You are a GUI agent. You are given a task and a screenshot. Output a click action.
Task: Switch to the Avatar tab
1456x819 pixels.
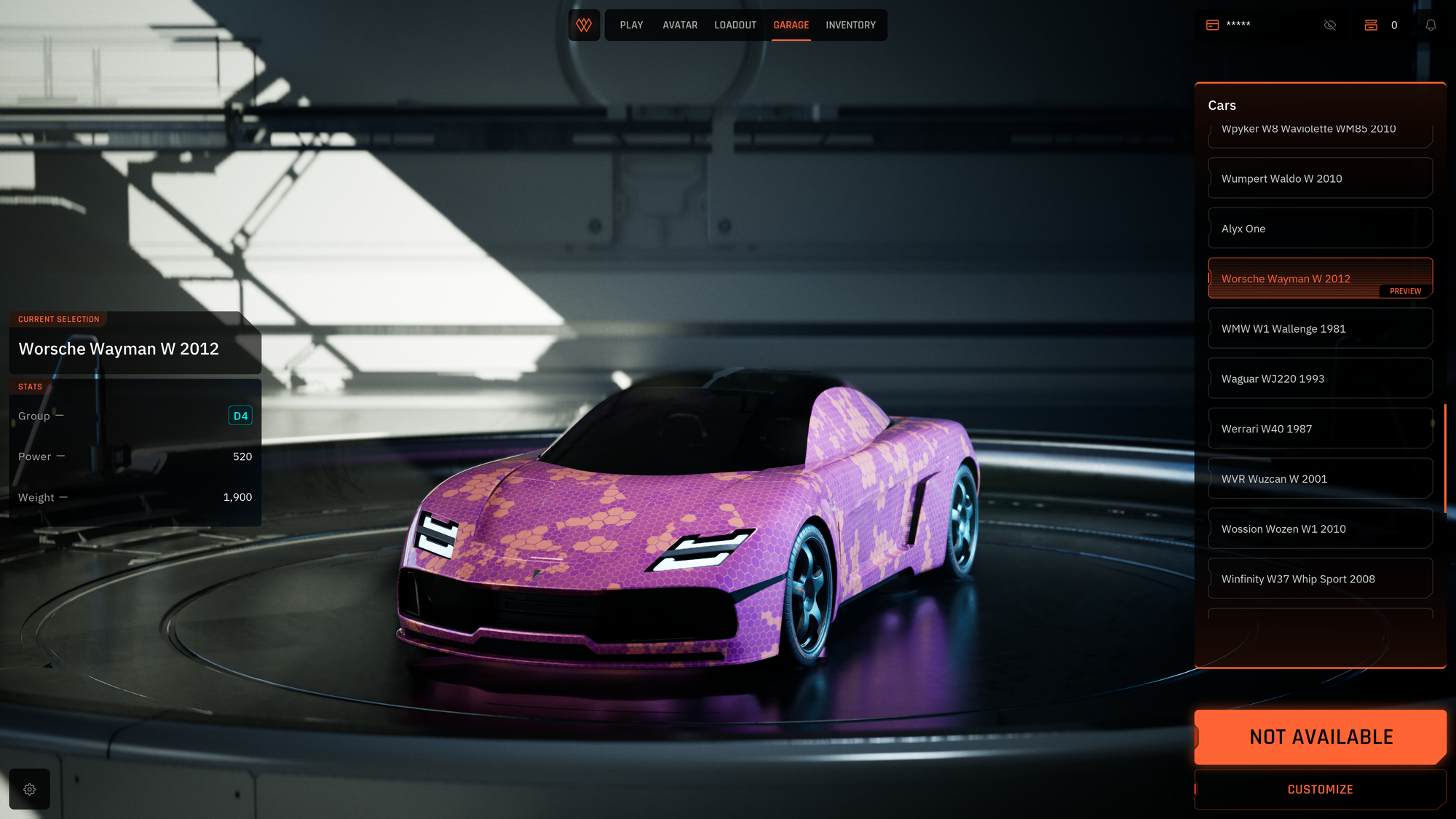click(x=680, y=25)
